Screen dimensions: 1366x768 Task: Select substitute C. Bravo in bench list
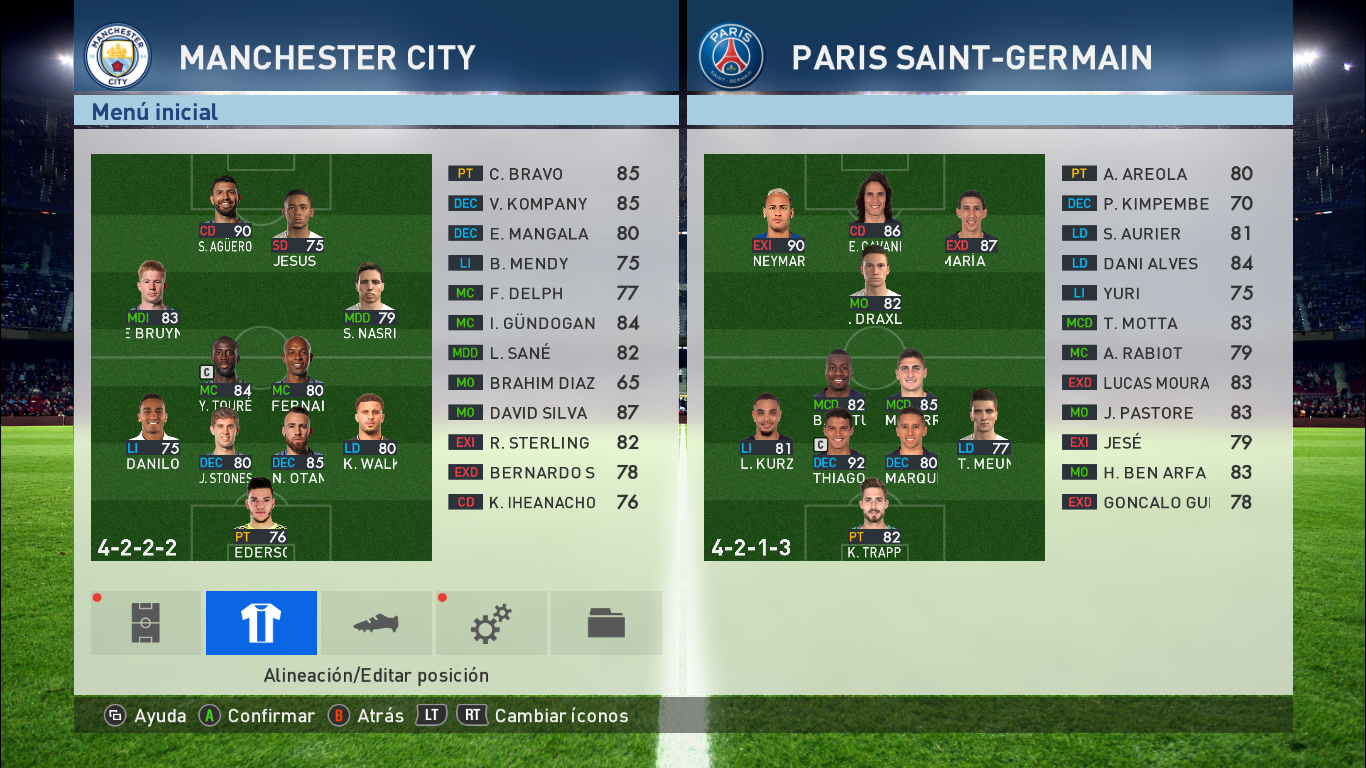(x=543, y=174)
